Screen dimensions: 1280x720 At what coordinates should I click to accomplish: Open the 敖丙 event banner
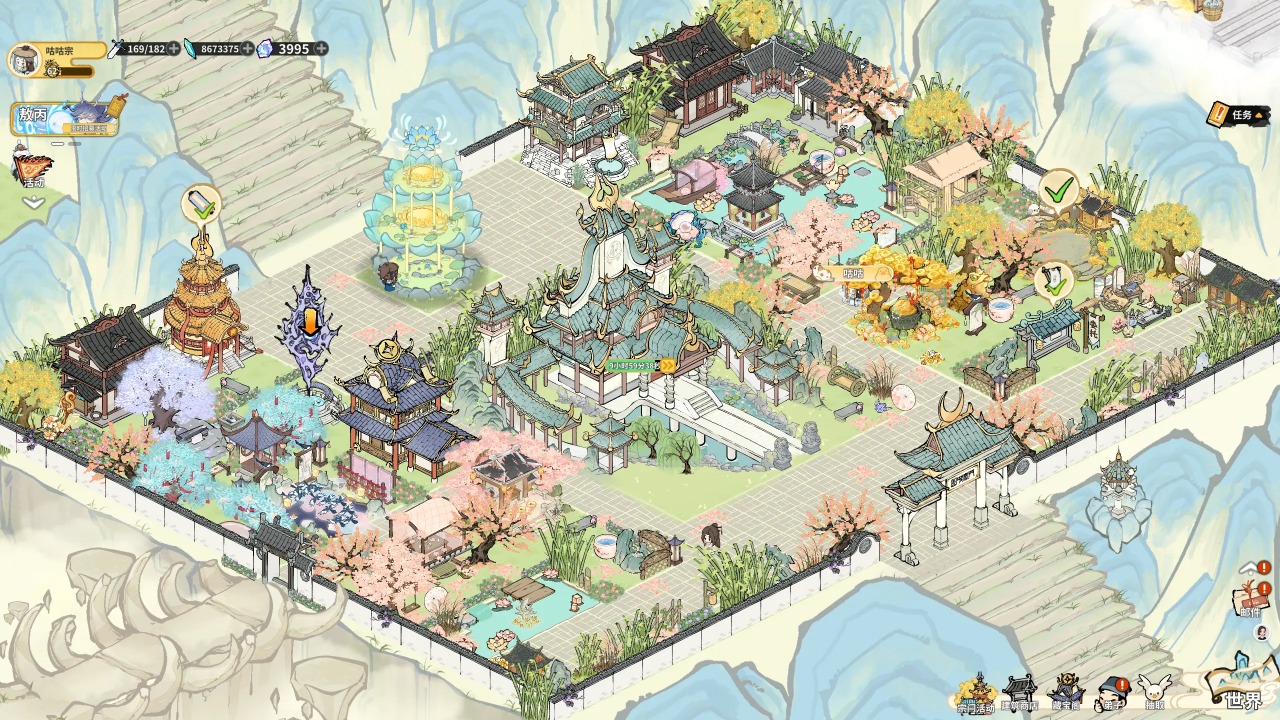(x=64, y=118)
